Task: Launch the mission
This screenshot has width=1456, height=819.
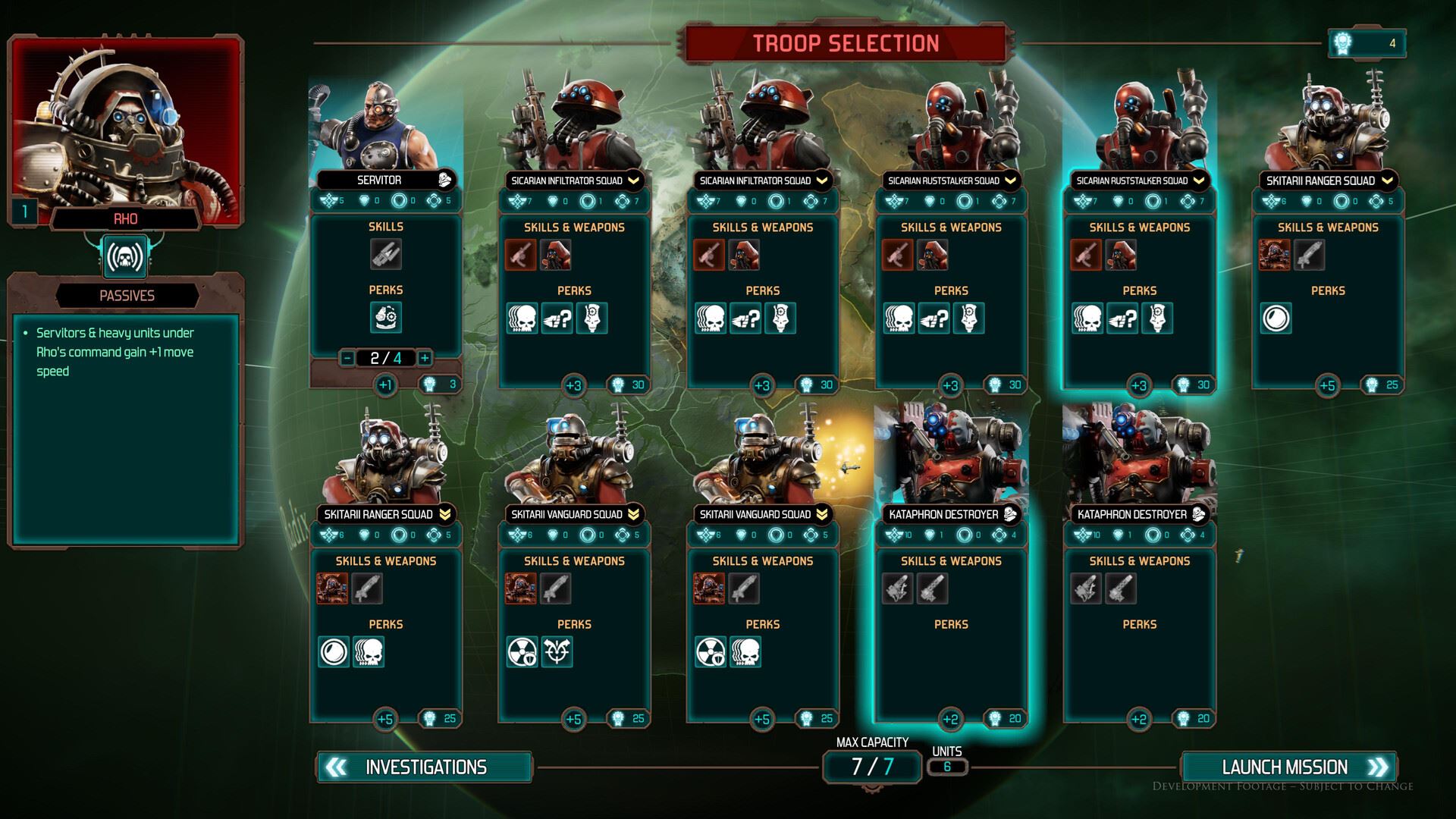Action: pyautogui.click(x=1289, y=767)
